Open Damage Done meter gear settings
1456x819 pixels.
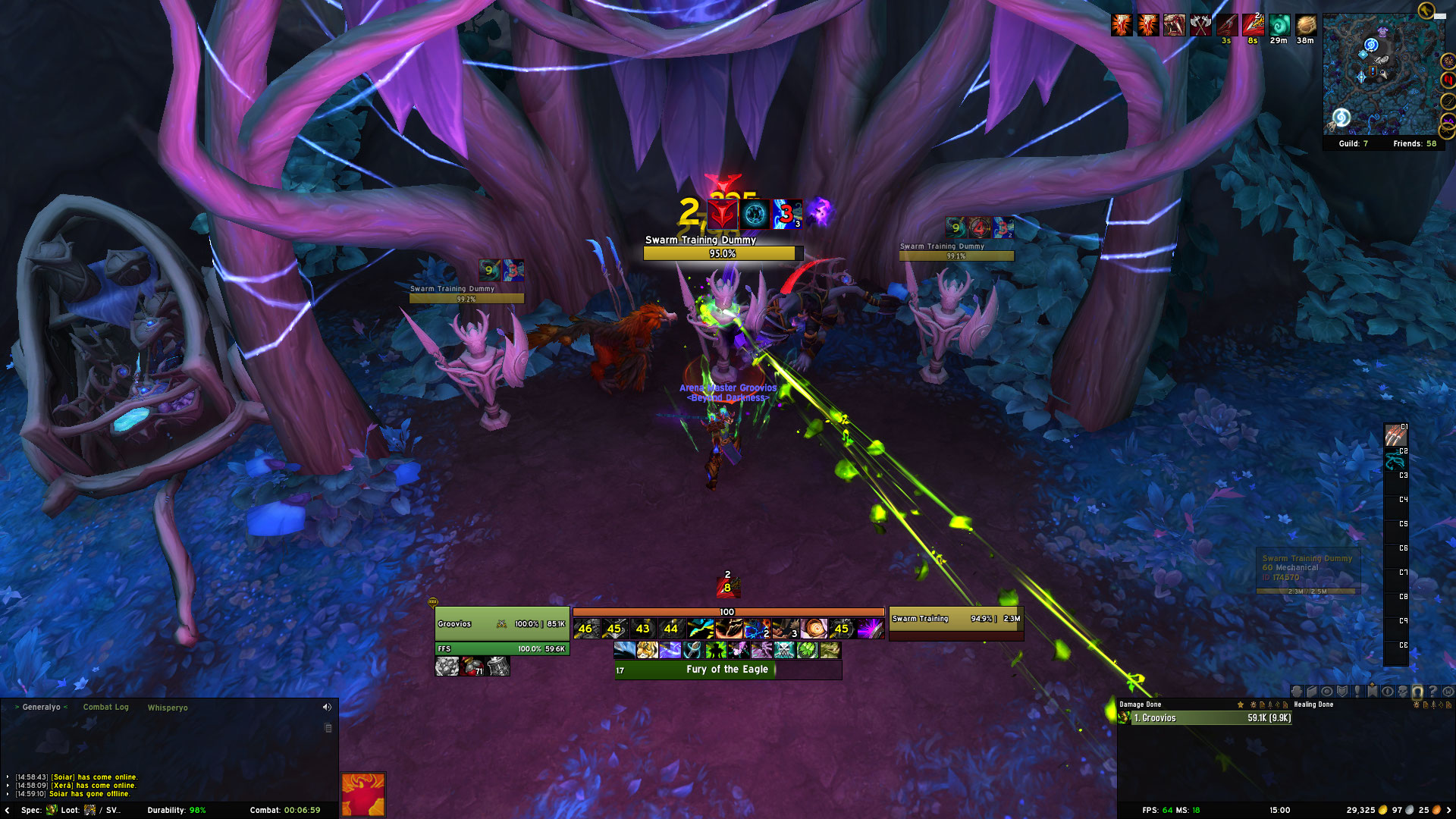click(x=1253, y=704)
